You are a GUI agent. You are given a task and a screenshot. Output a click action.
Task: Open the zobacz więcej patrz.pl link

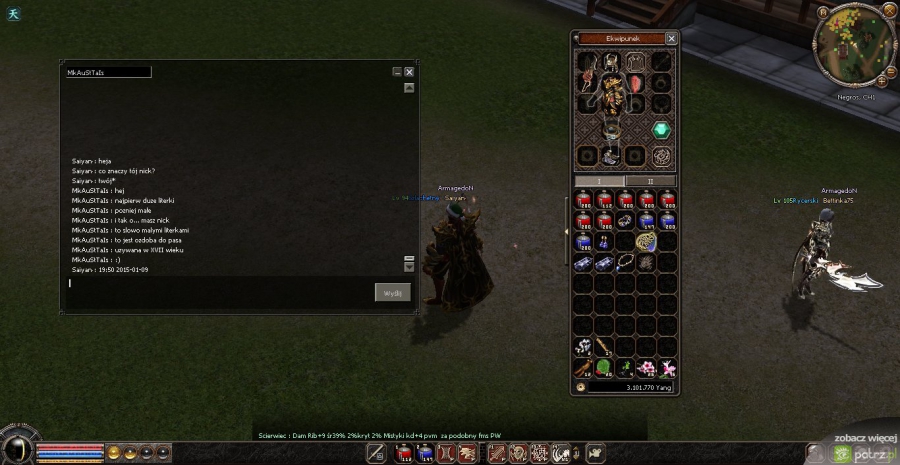tap(863, 445)
